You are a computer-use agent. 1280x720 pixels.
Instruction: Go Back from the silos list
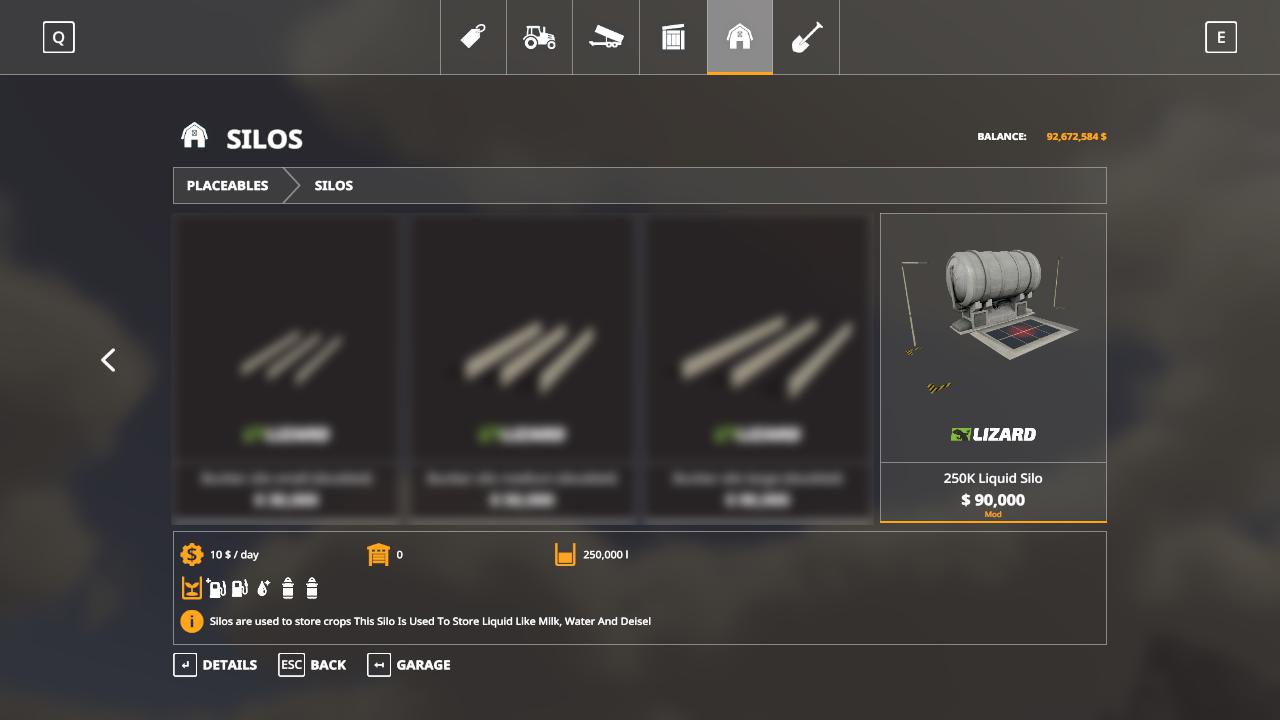[312, 665]
